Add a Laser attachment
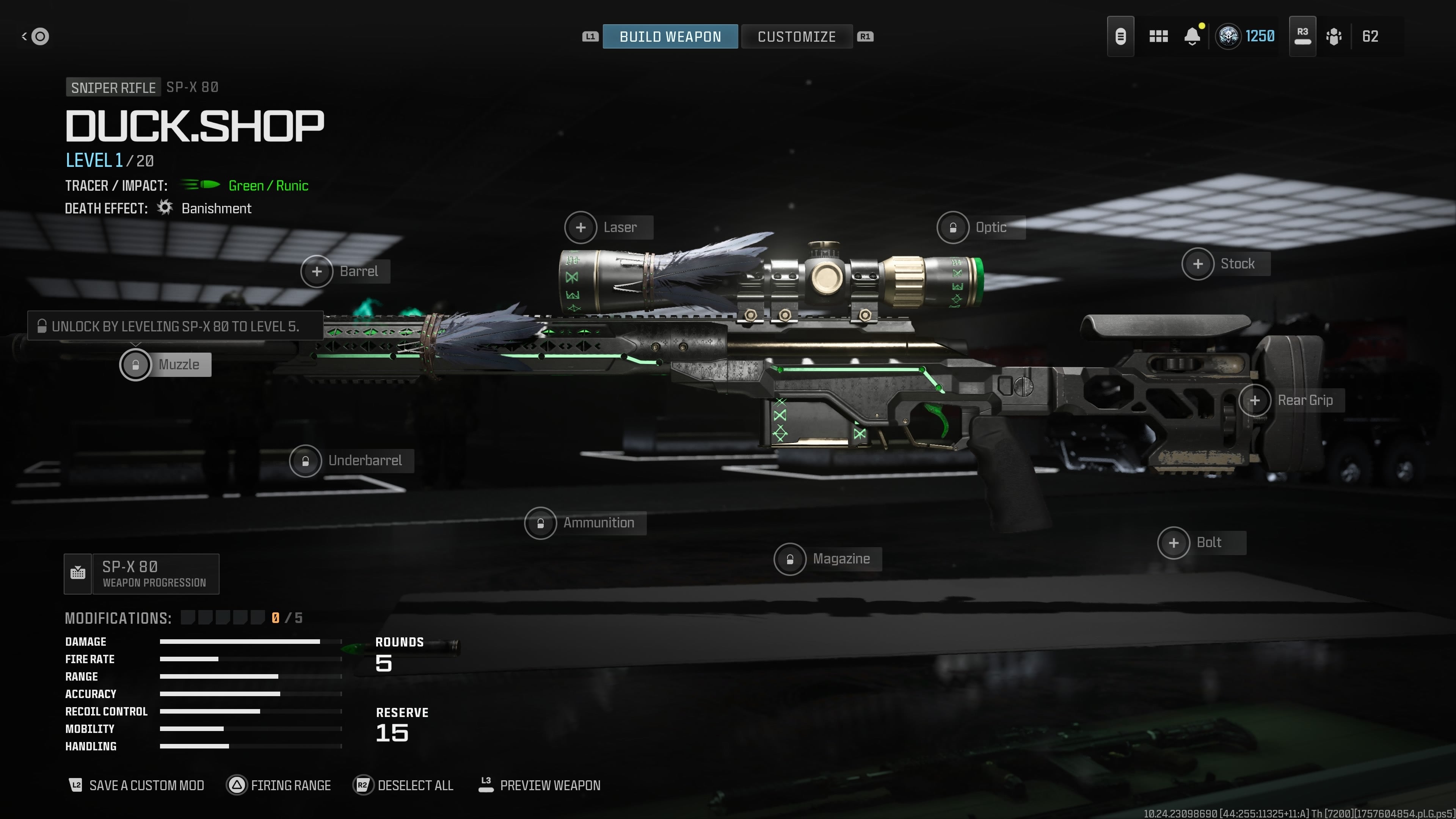This screenshot has width=1456, height=819. (x=581, y=227)
